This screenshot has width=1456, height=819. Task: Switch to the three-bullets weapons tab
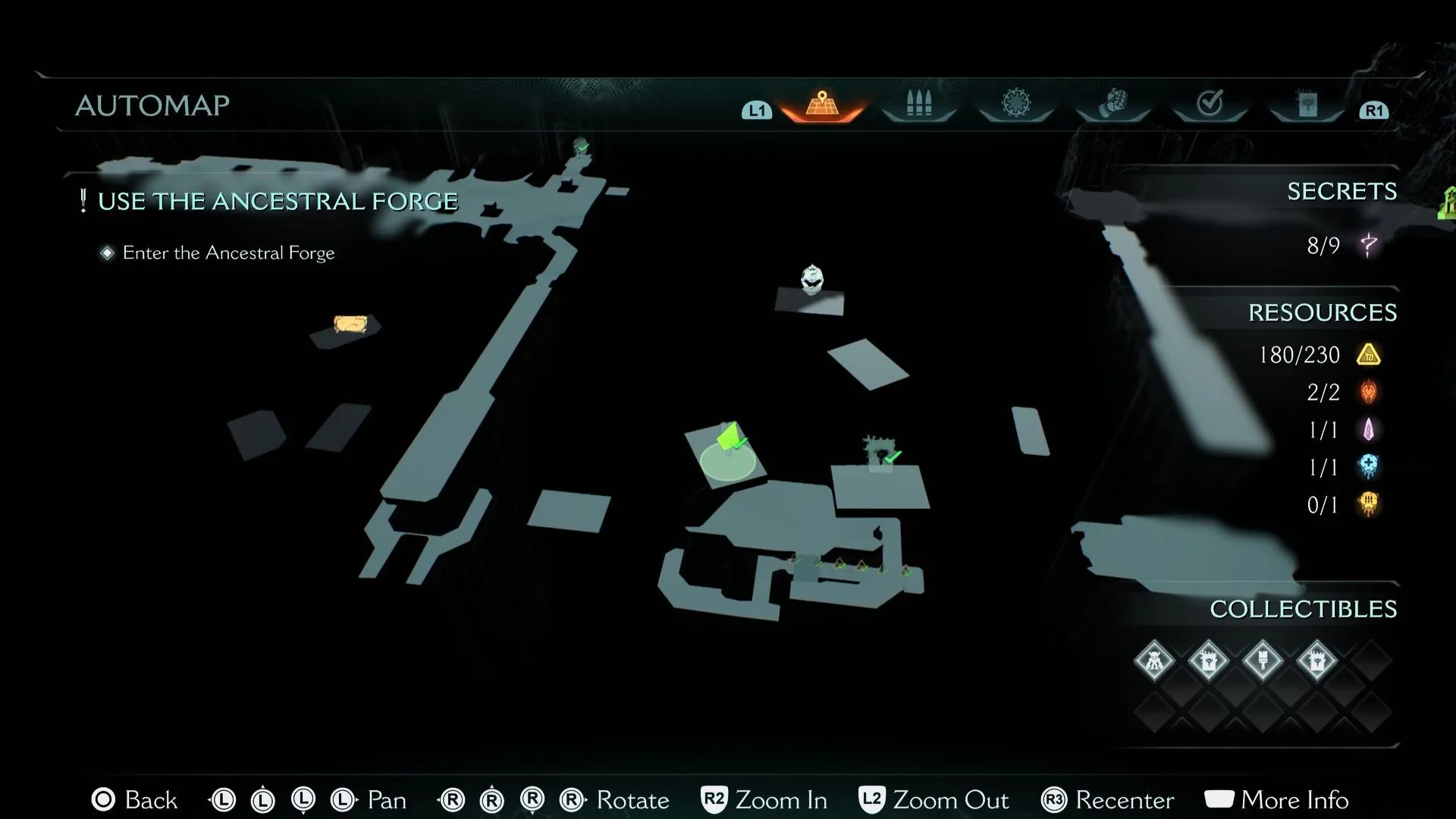[918, 105]
